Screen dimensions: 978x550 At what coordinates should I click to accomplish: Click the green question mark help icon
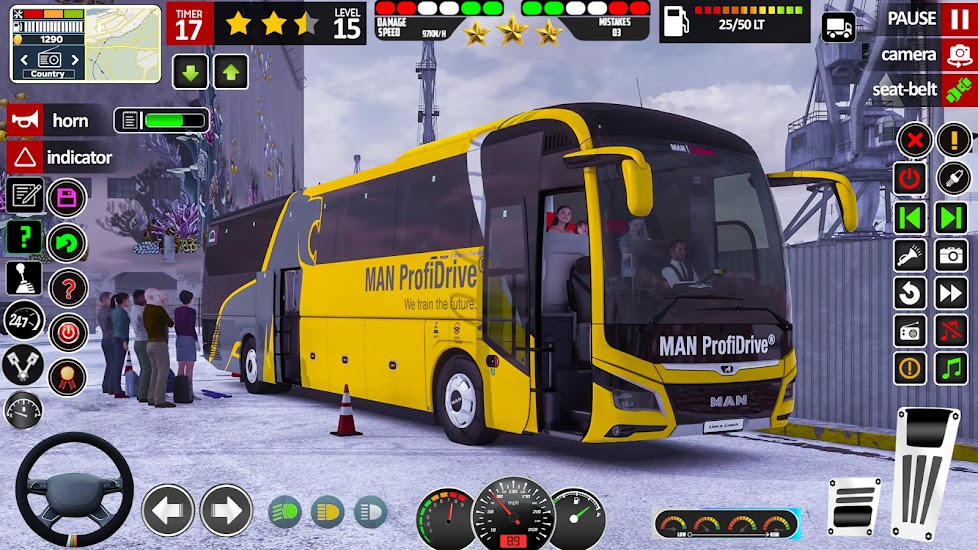[x=24, y=238]
